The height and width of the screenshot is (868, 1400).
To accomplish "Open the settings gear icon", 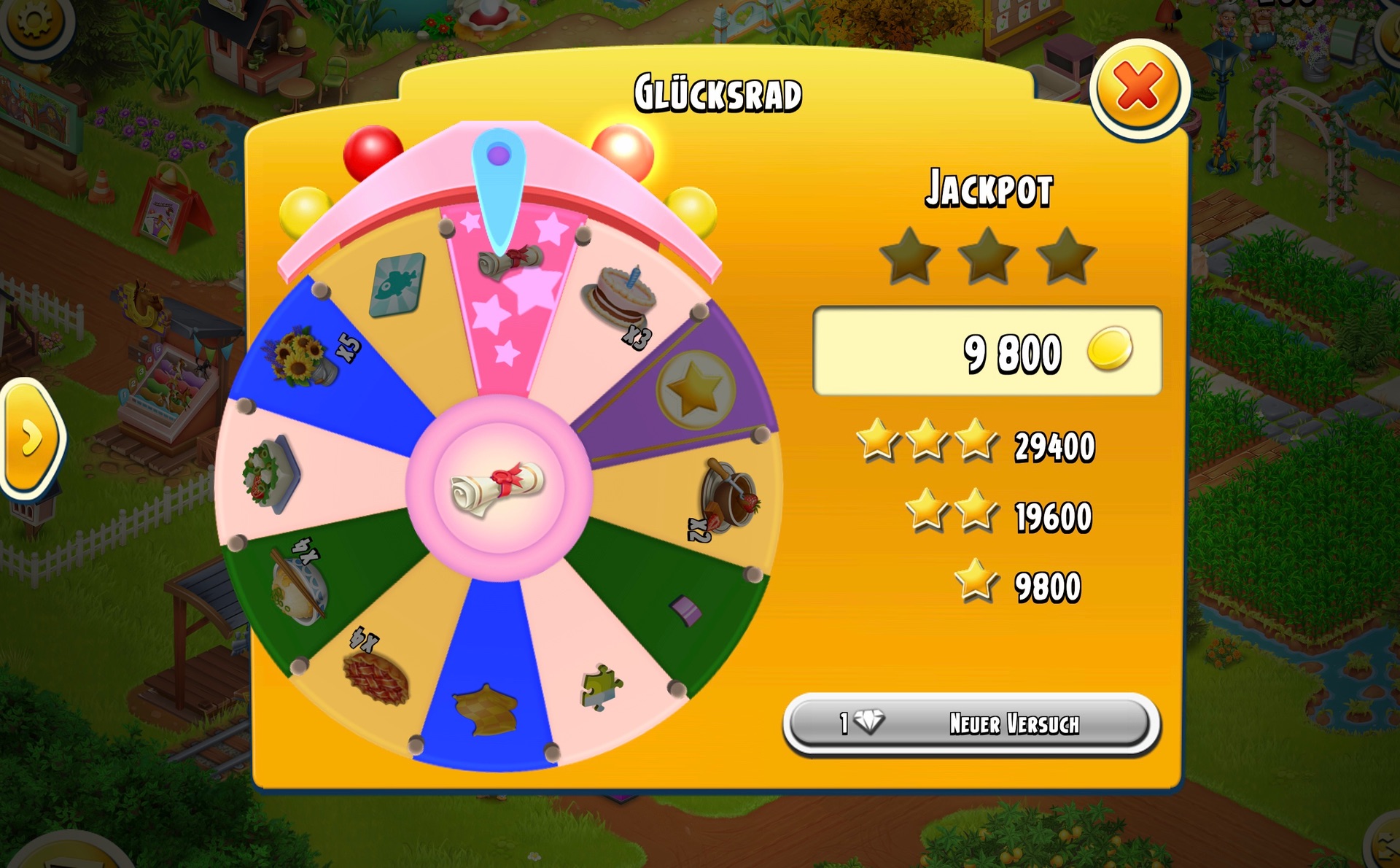I will 34,22.
